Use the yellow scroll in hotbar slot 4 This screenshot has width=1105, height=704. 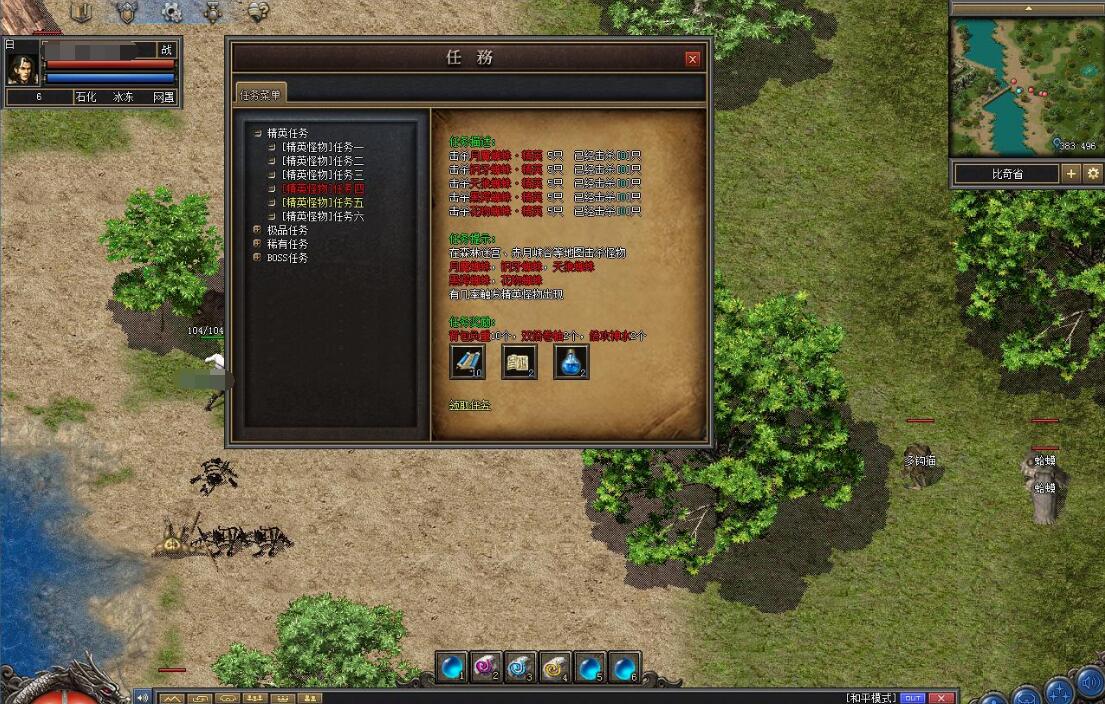pyautogui.click(x=555, y=666)
